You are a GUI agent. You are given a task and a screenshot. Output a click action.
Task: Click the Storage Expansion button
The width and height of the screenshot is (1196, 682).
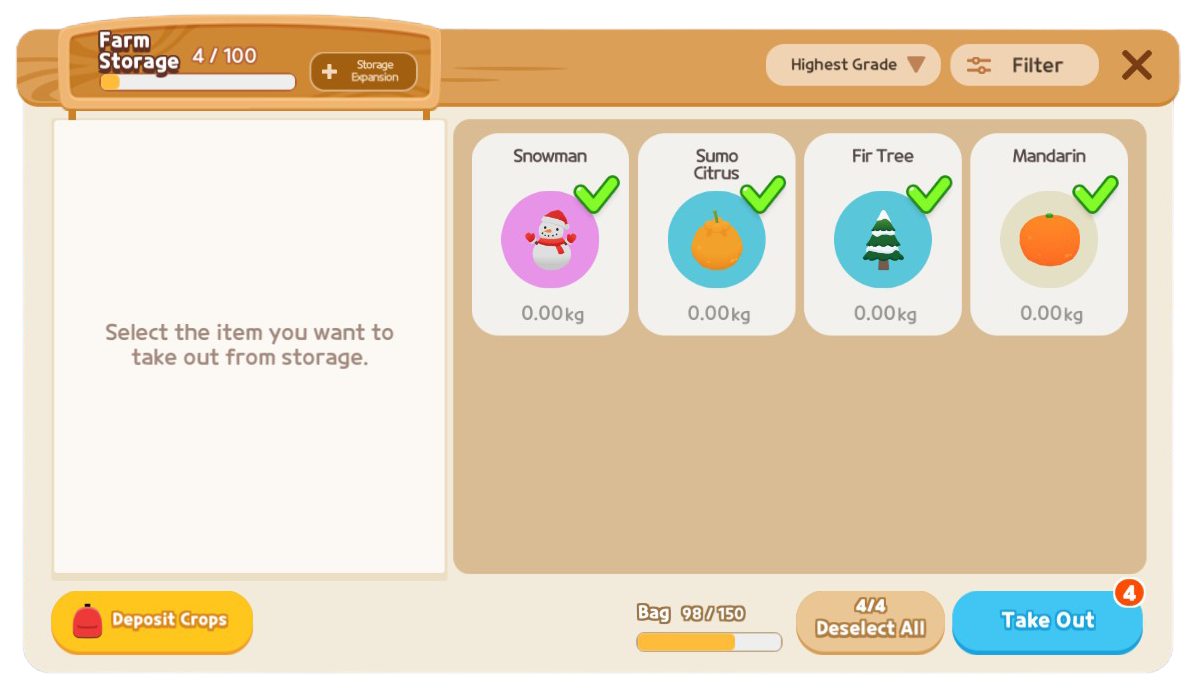[x=363, y=71]
